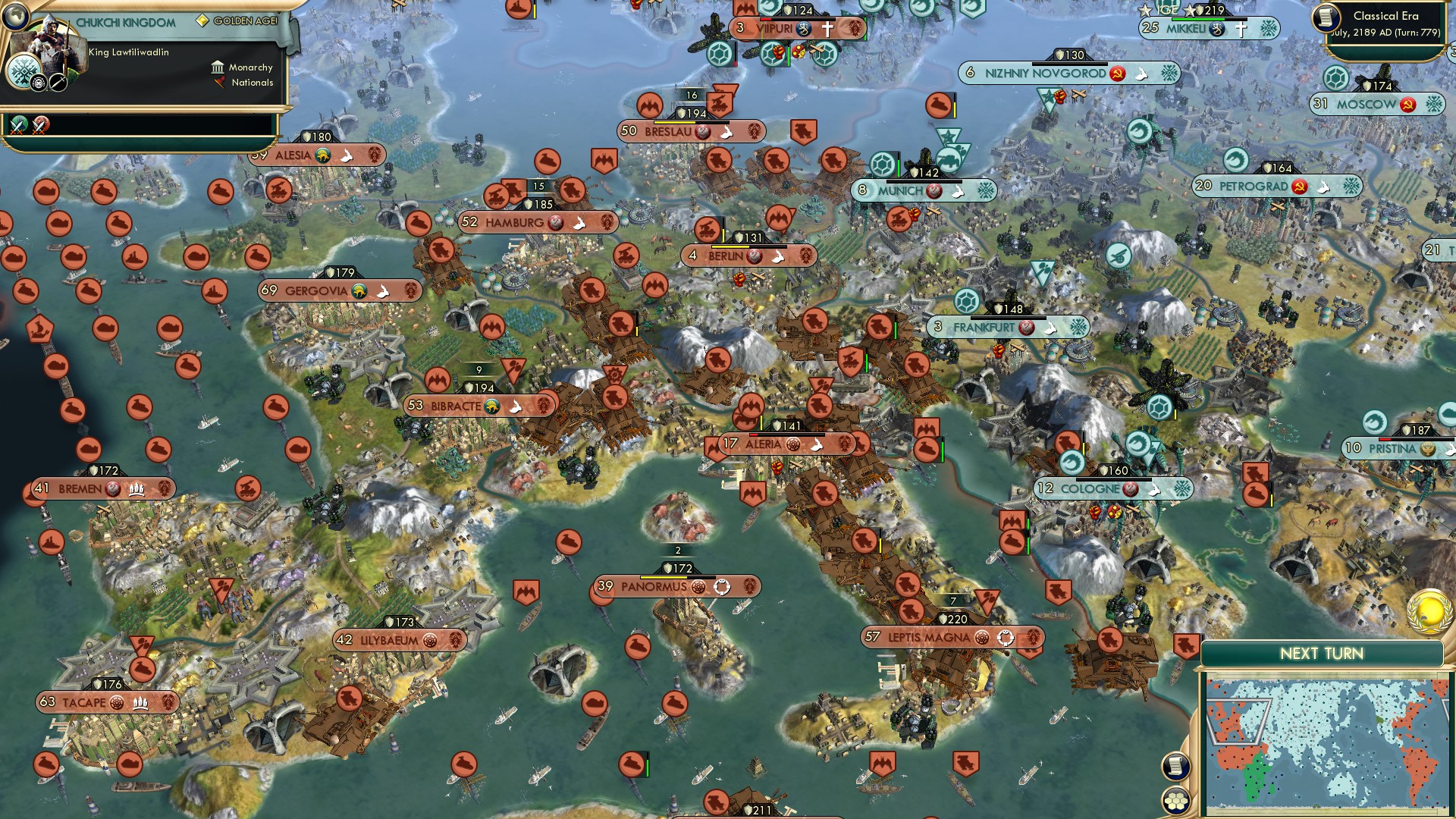Click the hammer fleet icon on Tacape's banner

(x=140, y=703)
